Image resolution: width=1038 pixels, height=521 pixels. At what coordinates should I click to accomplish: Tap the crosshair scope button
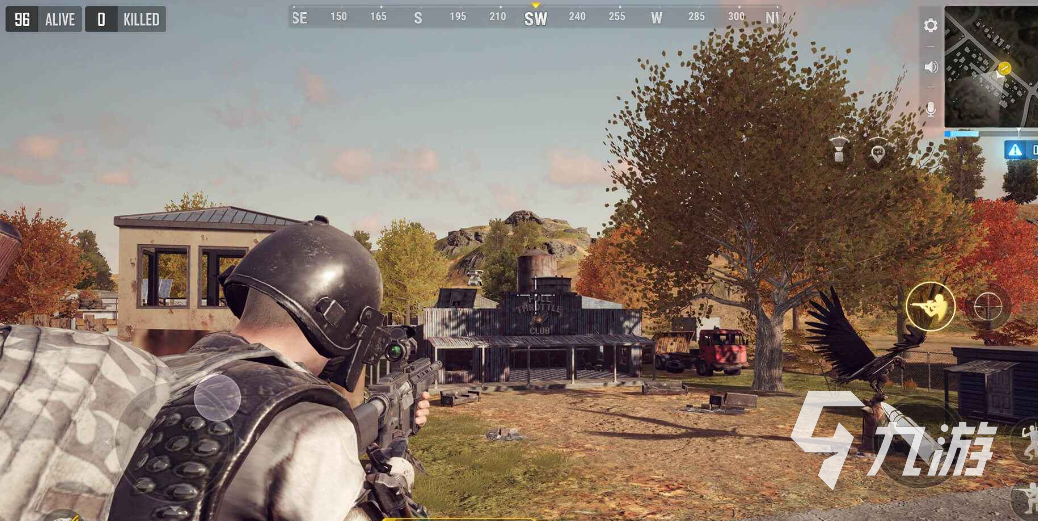[x=988, y=306]
